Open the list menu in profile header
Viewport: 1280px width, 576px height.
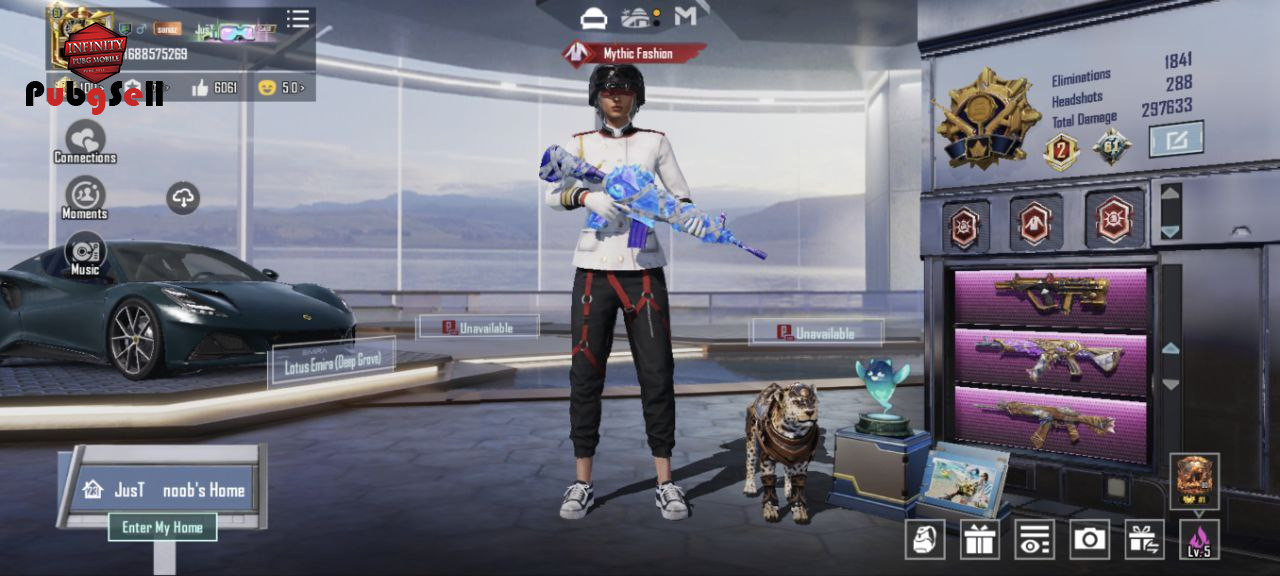(298, 19)
